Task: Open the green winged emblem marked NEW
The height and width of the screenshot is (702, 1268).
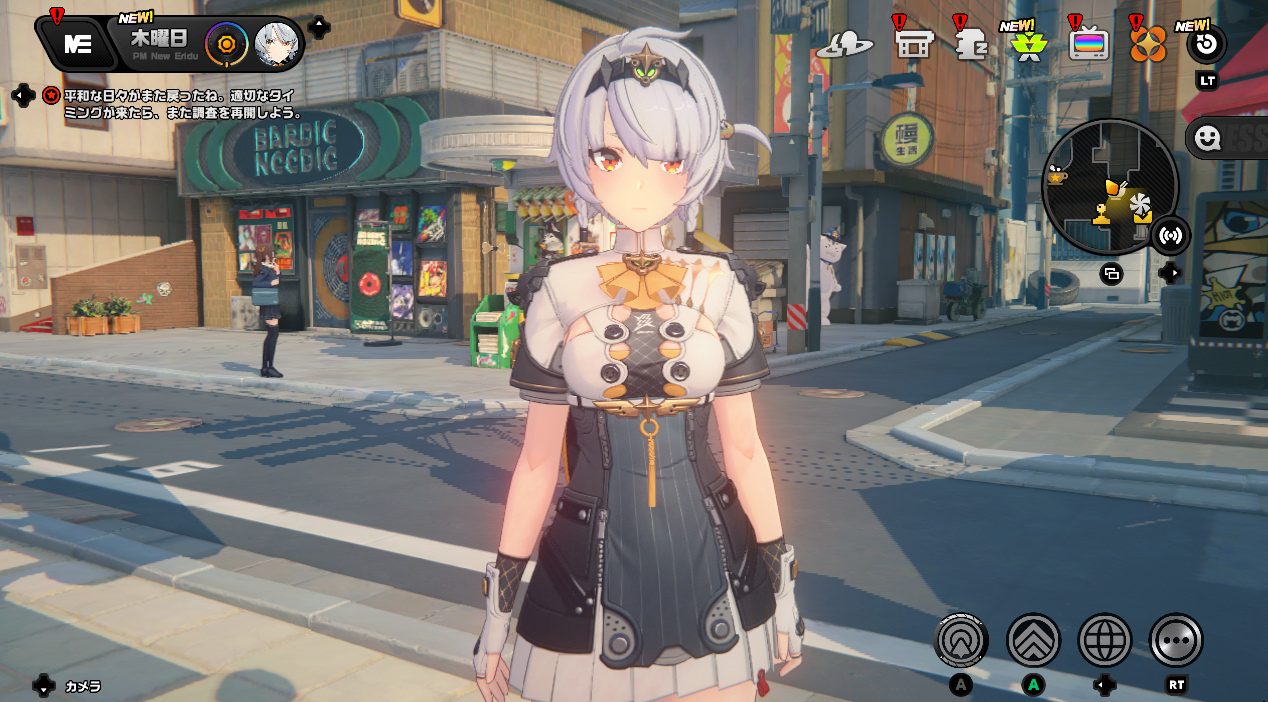Action: click(1028, 46)
